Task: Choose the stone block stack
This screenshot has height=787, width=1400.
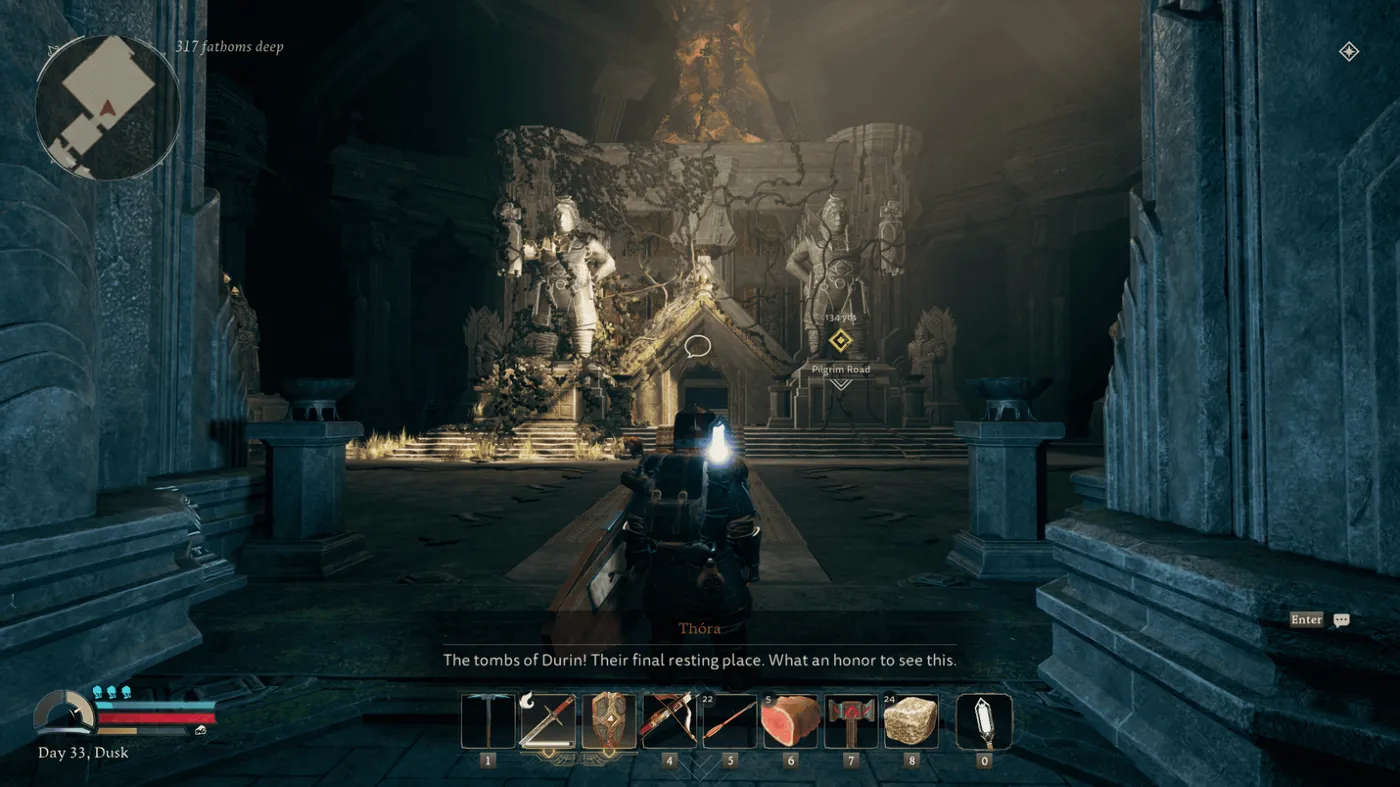Action: click(x=911, y=721)
